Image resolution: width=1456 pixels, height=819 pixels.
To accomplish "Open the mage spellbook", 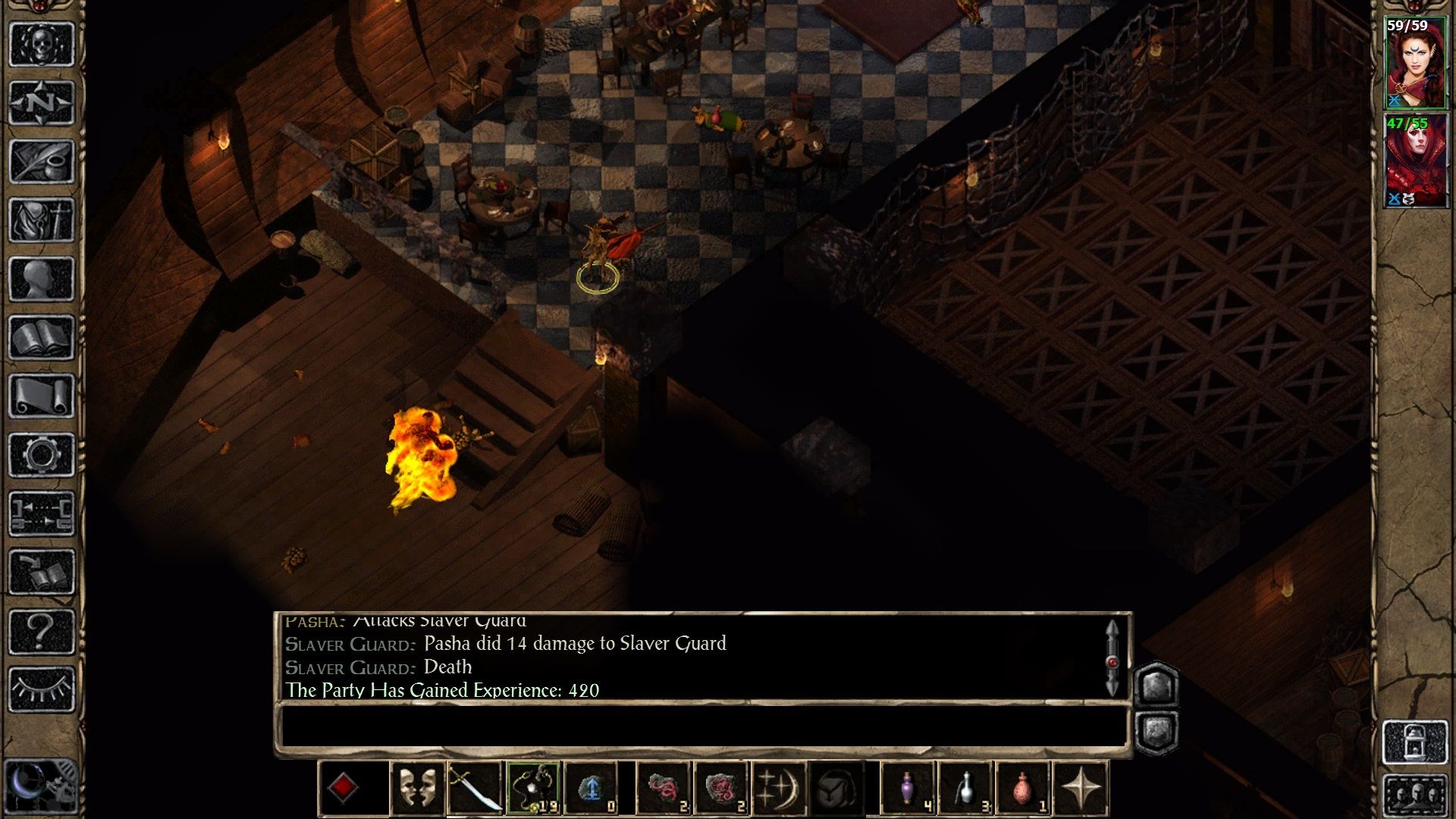I will (41, 337).
